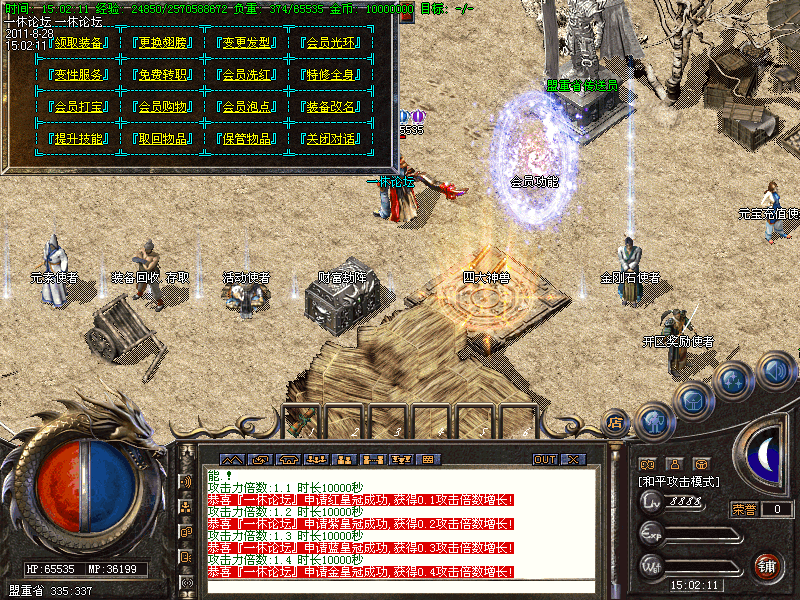Open the round 铺 shop button
The image size is (800, 600).
tap(767, 566)
